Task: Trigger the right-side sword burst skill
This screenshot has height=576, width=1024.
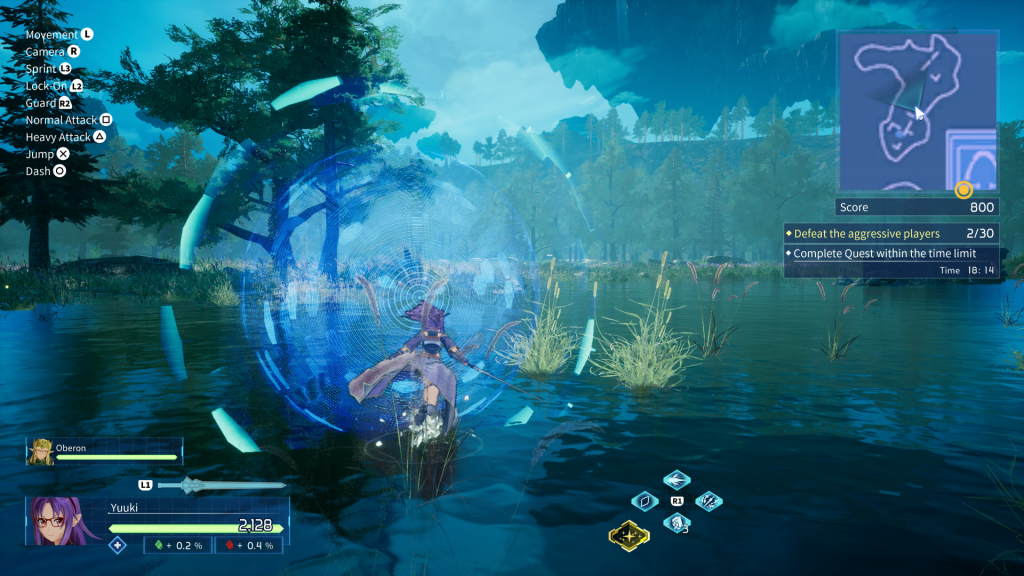Action: coord(709,501)
